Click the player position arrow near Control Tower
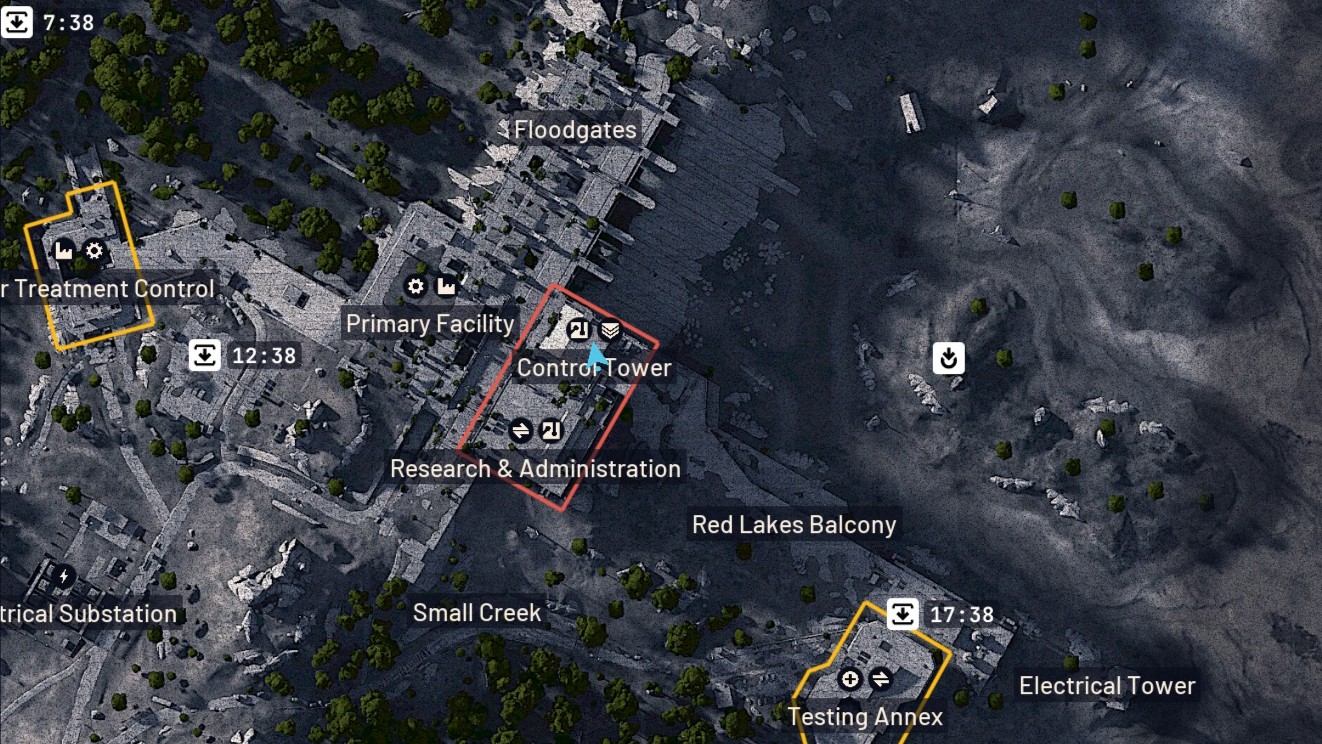 [594, 354]
